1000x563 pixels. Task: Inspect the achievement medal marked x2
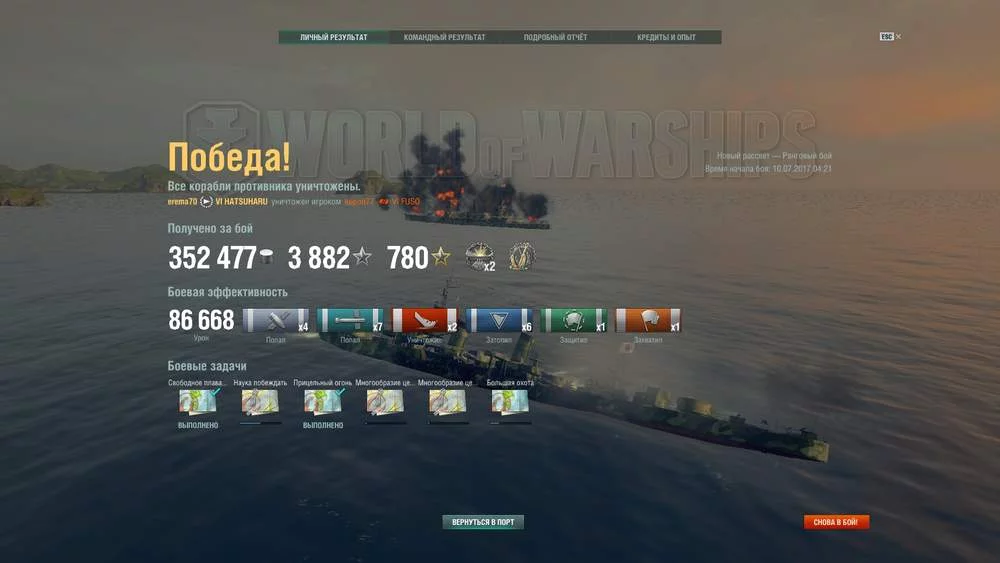point(480,257)
